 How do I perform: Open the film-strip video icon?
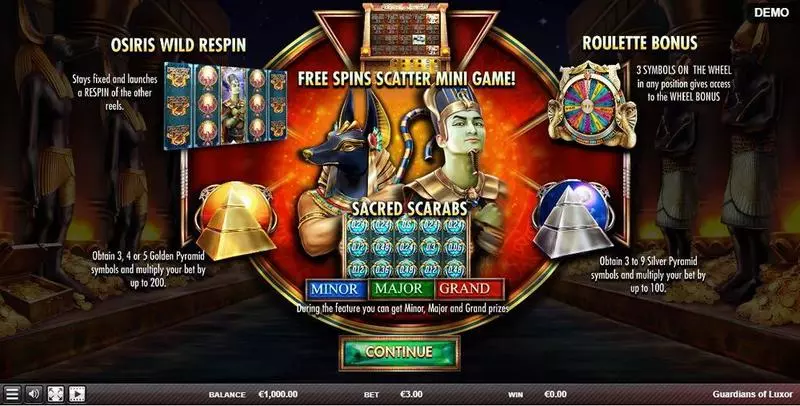(76, 394)
